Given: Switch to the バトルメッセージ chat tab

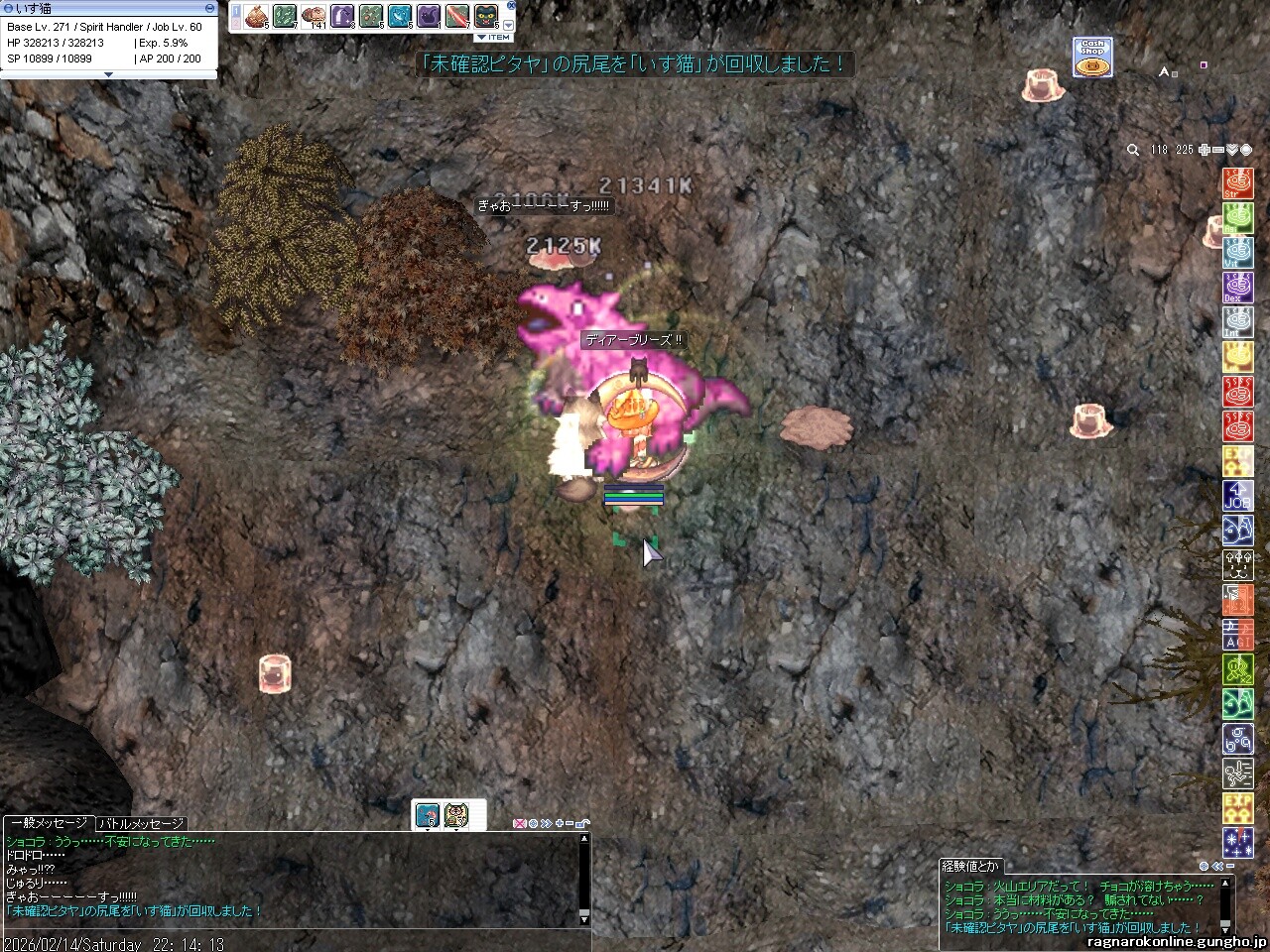Looking at the screenshot, I should (x=140, y=823).
